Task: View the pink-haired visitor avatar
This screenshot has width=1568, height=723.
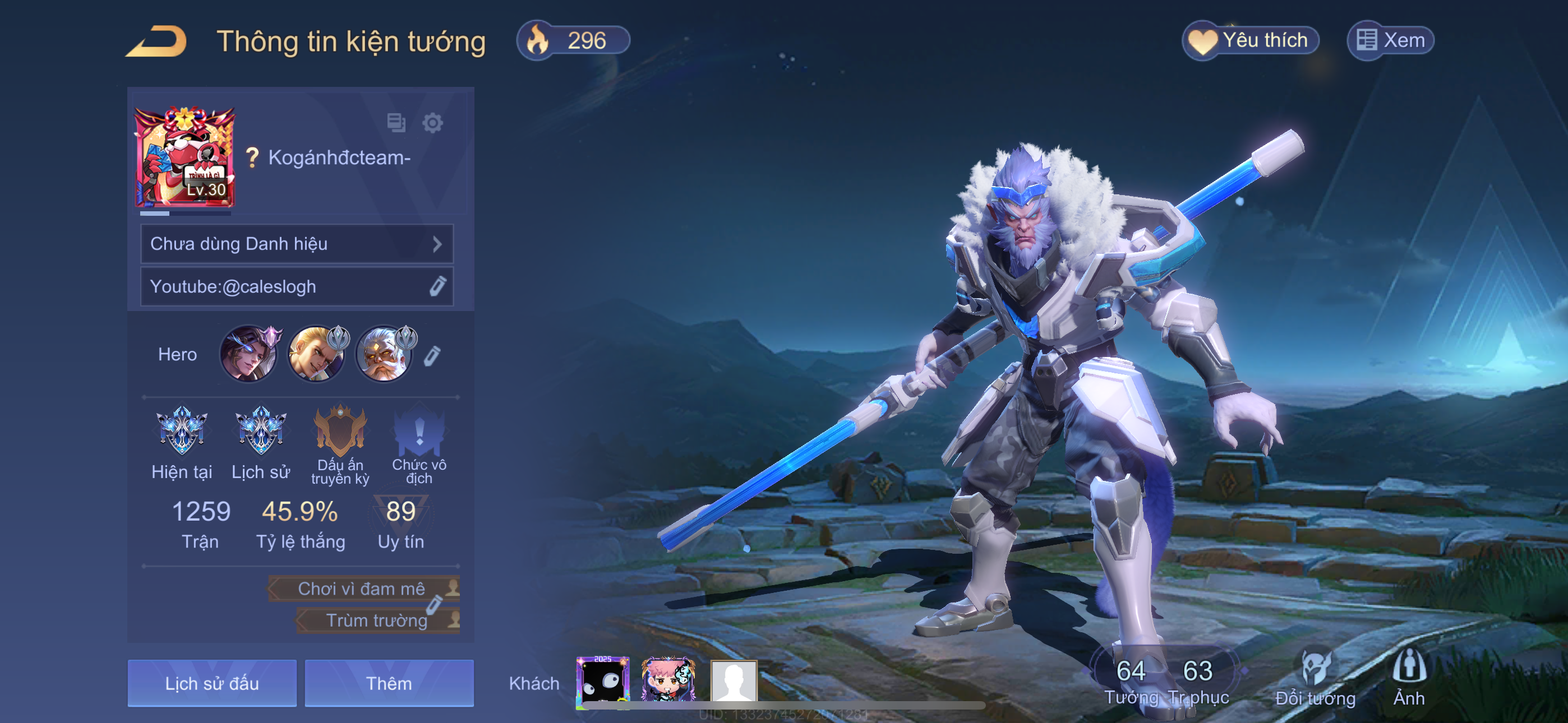Action: [x=668, y=680]
